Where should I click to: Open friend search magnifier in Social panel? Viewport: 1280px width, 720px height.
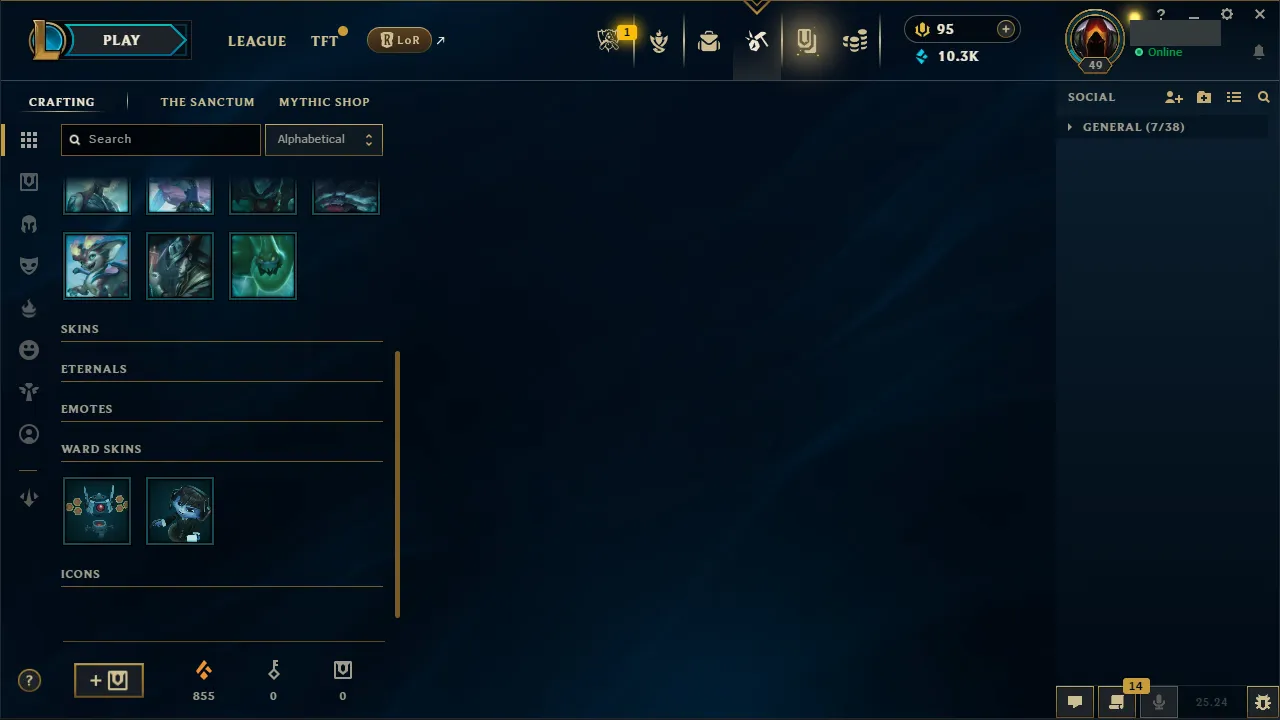click(x=1263, y=97)
